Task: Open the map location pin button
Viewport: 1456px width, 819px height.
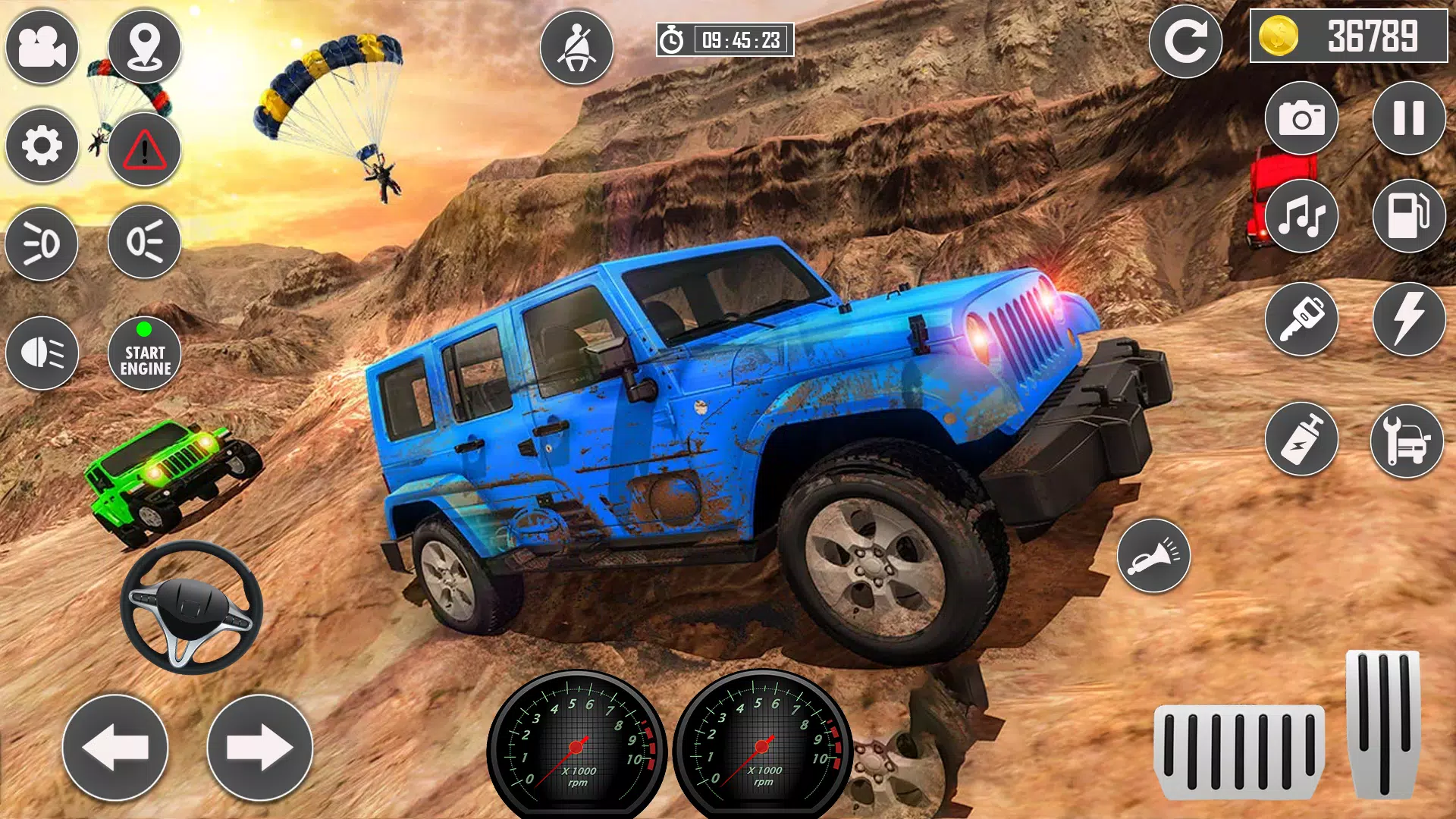Action: pos(144,47)
